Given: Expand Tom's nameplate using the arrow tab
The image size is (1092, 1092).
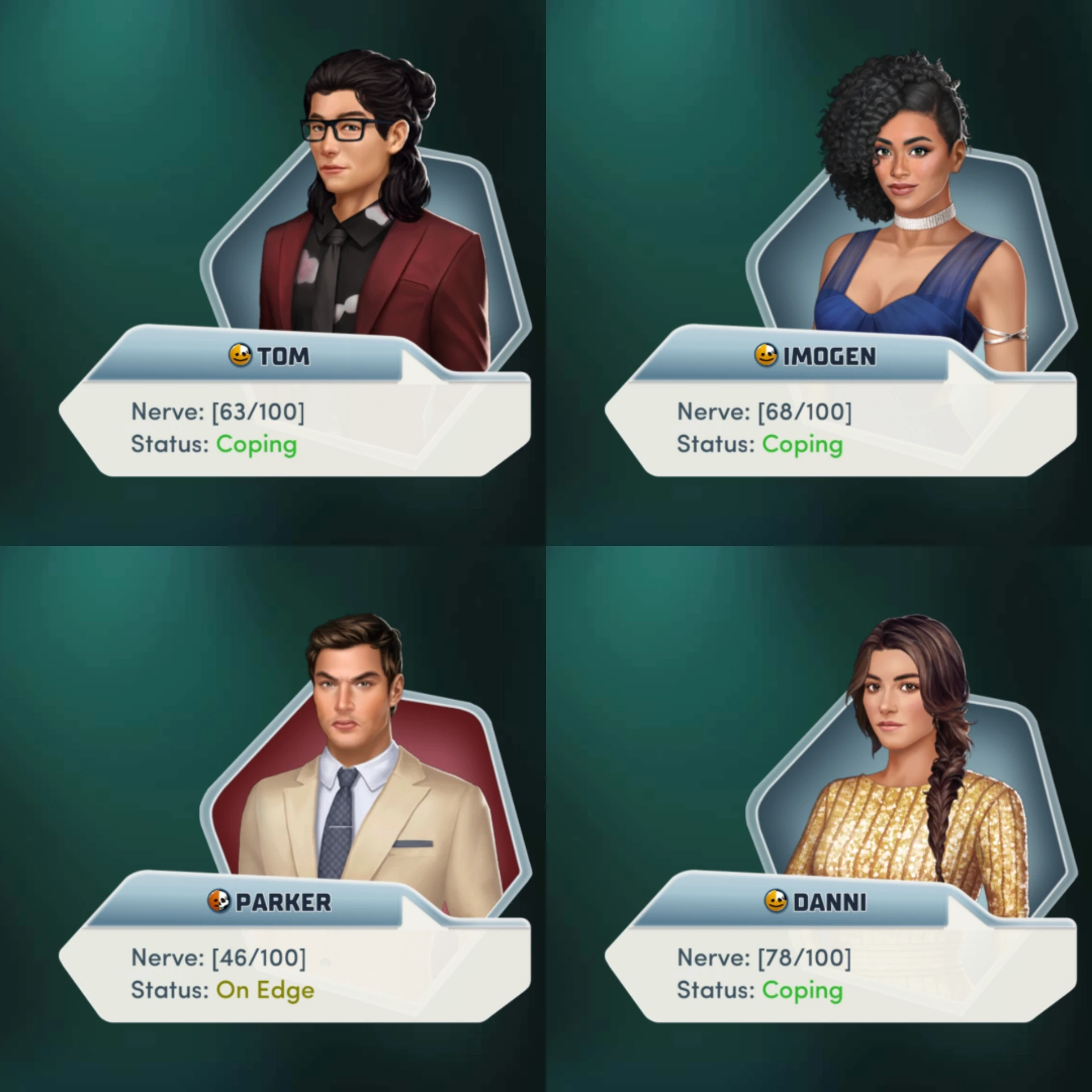Looking at the screenshot, I should pos(424,364).
